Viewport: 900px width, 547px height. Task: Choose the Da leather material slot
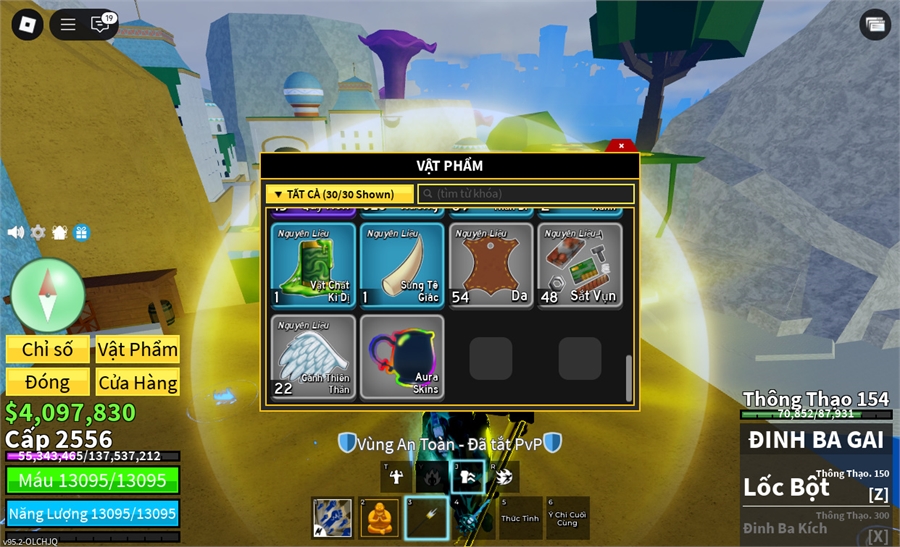pos(491,265)
